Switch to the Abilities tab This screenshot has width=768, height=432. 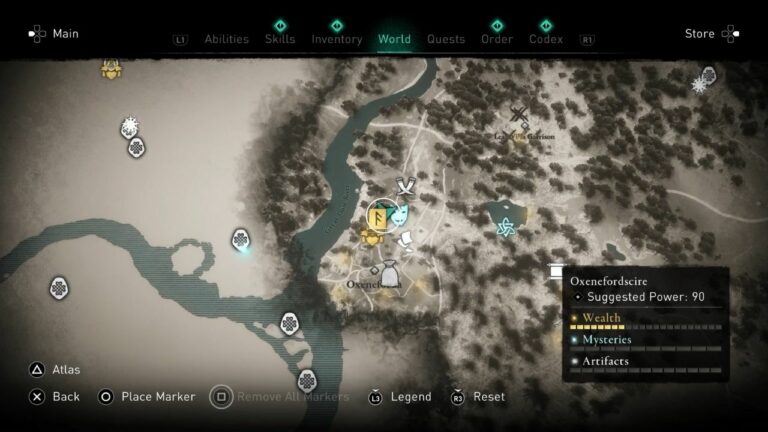pos(226,39)
